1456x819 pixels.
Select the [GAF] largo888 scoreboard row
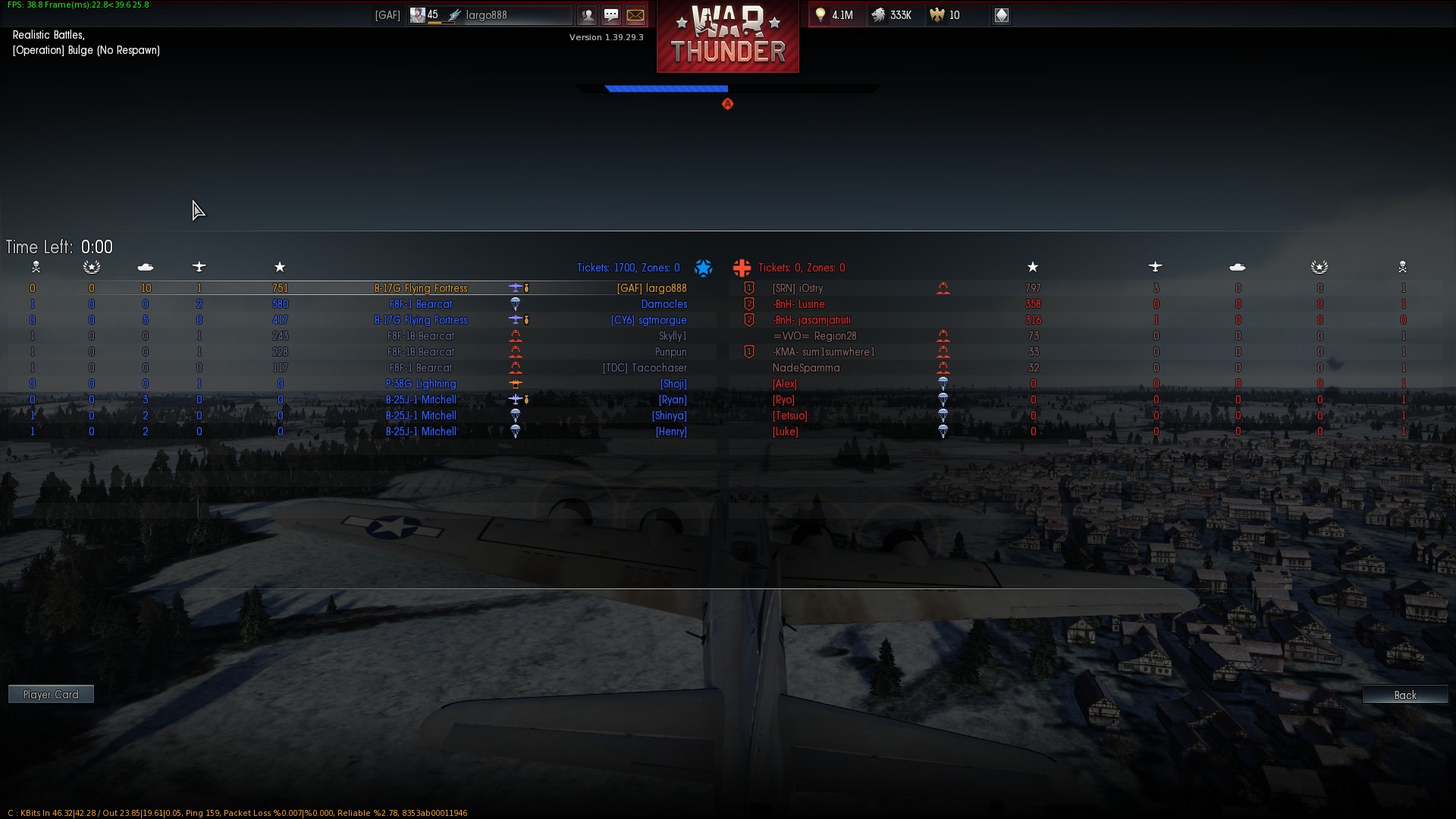coord(651,288)
